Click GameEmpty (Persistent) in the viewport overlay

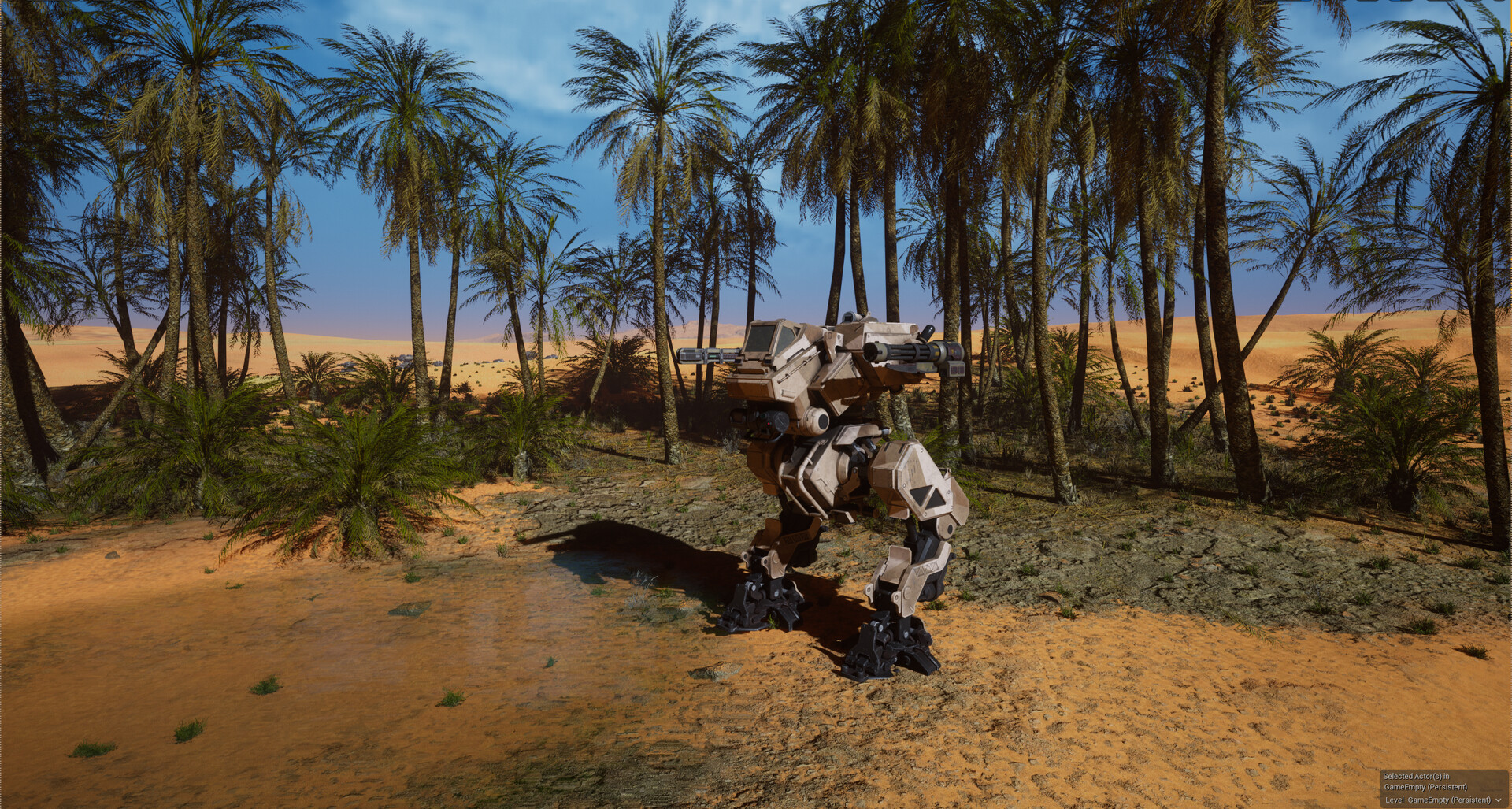[x=1425, y=787]
